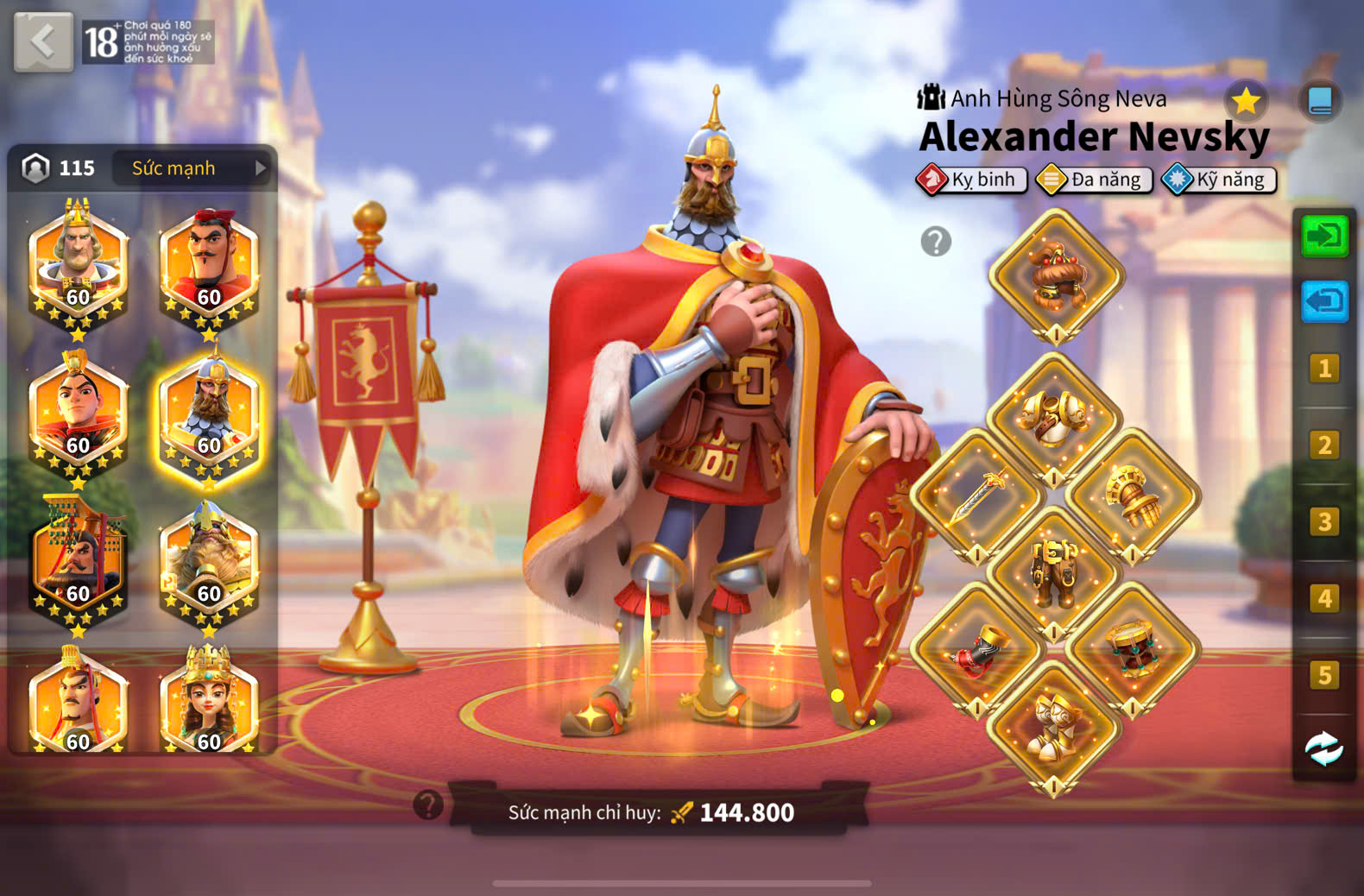Click the swap arrows refresh button

(x=1323, y=748)
